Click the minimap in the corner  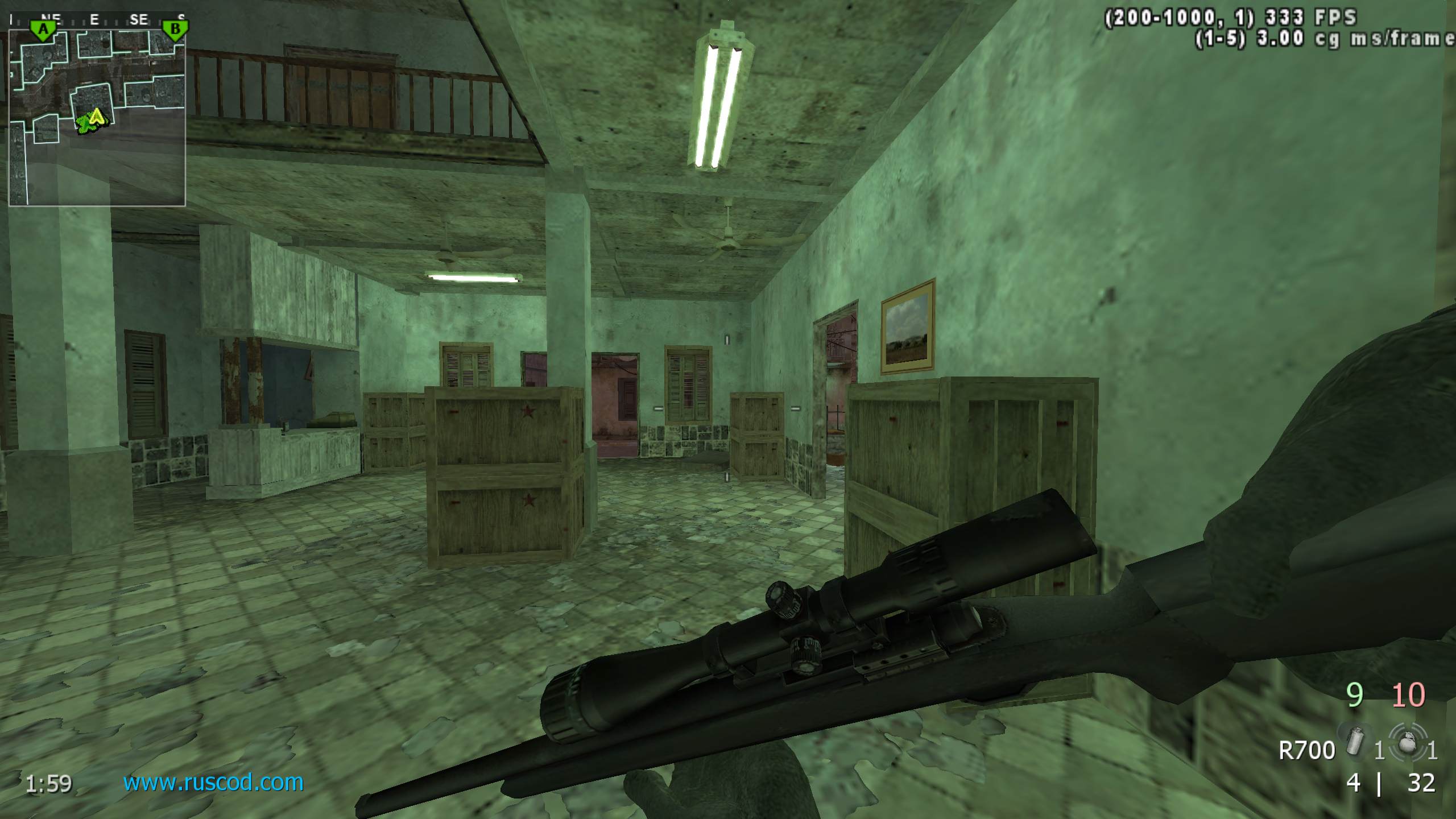point(97,117)
